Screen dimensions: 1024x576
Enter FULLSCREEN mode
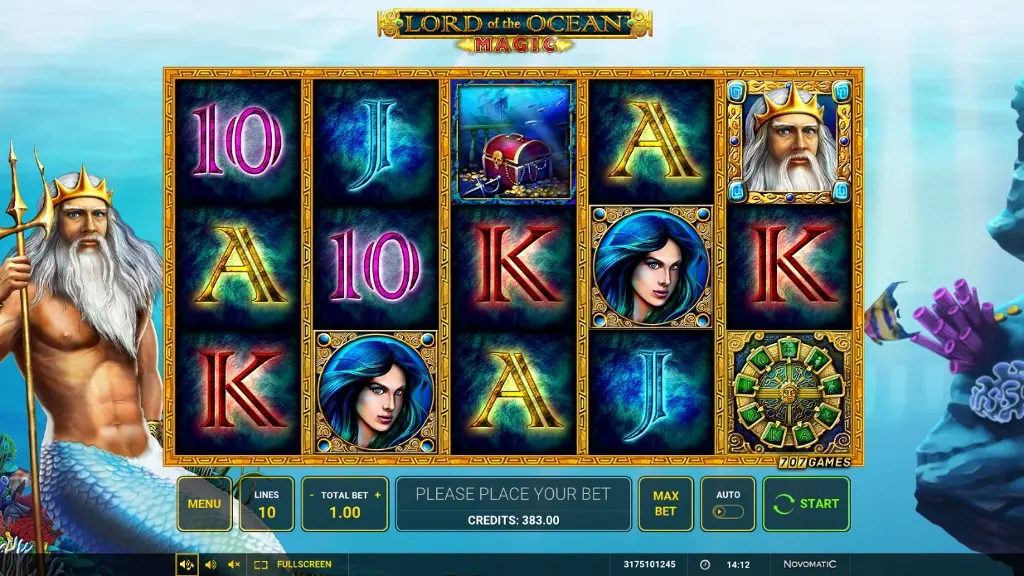[x=293, y=565]
